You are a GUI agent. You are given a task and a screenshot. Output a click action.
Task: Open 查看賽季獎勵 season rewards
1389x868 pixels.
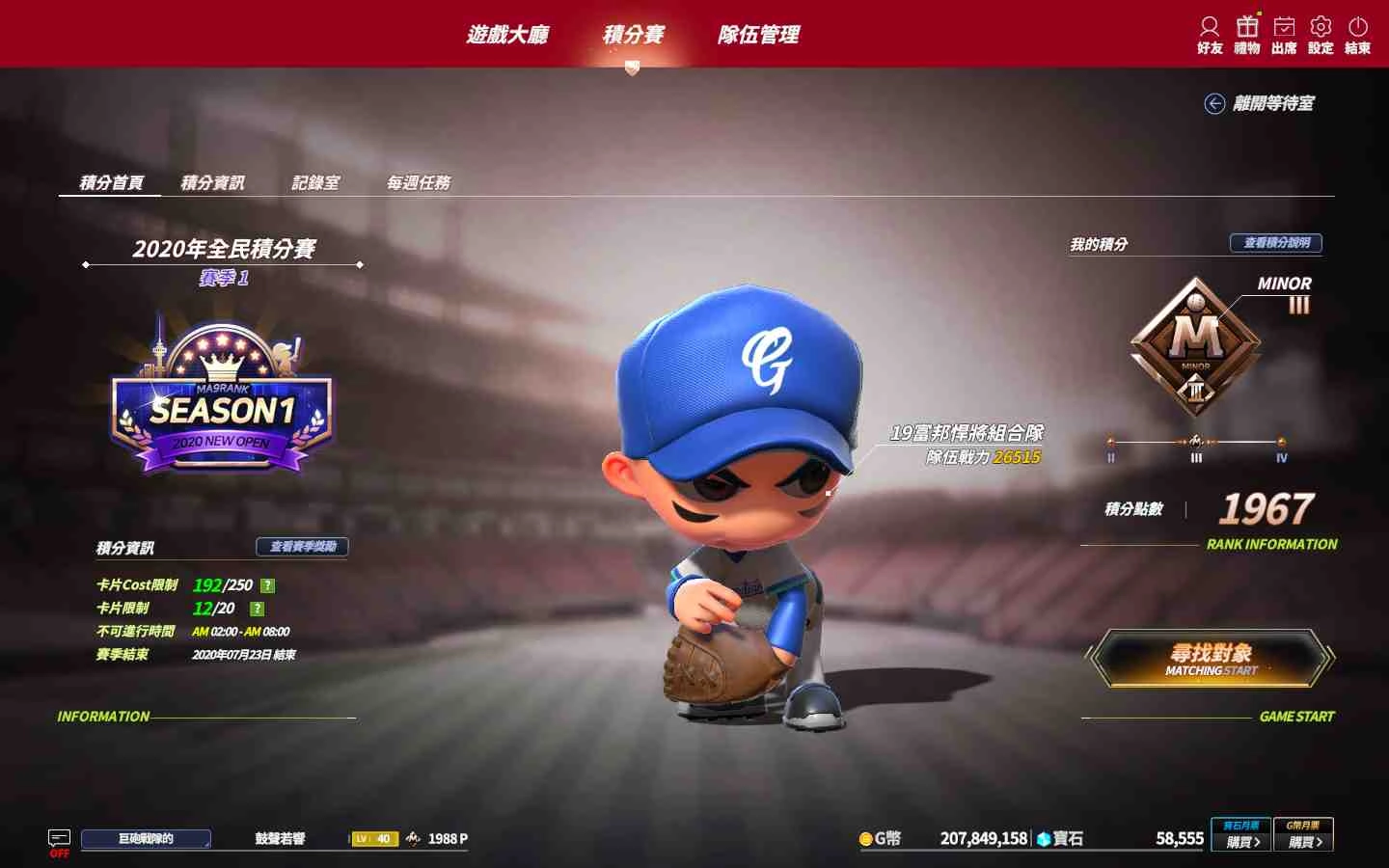click(x=300, y=548)
